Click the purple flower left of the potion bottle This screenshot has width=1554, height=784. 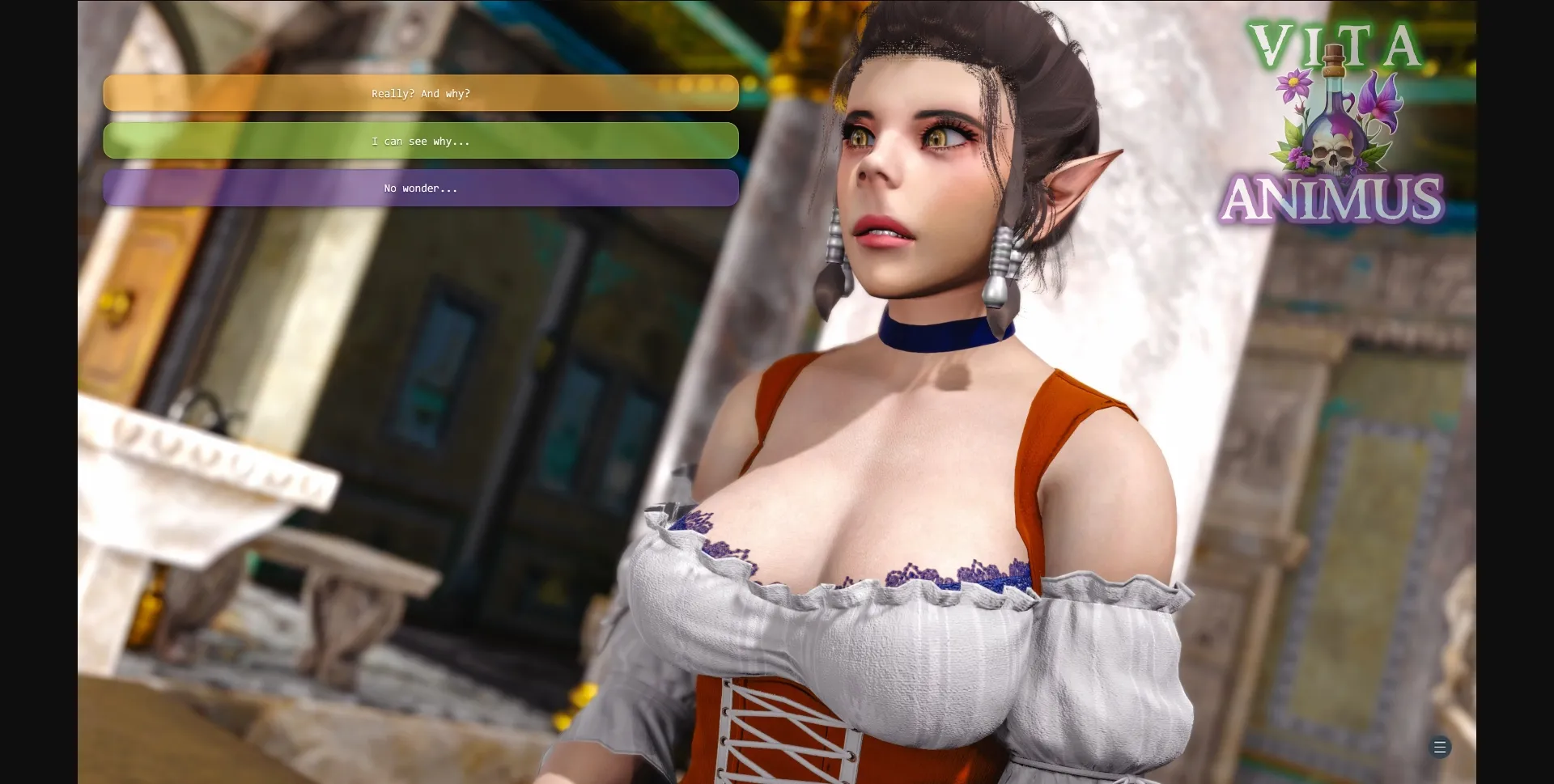pyautogui.click(x=1293, y=84)
